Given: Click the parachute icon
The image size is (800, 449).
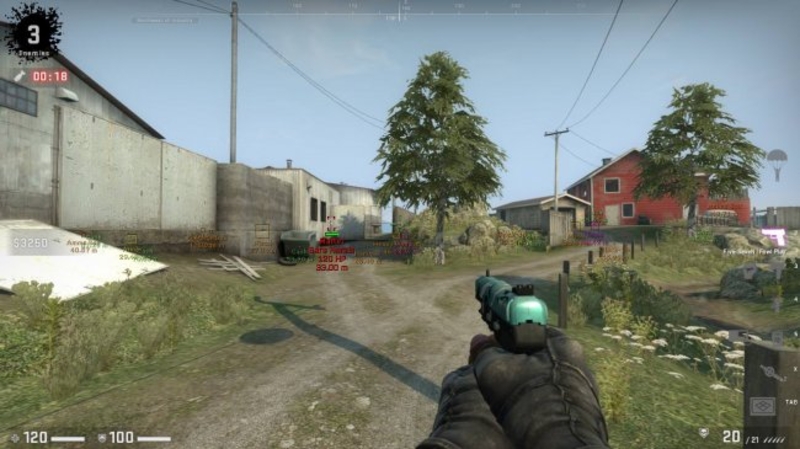Looking at the screenshot, I should (777, 159).
